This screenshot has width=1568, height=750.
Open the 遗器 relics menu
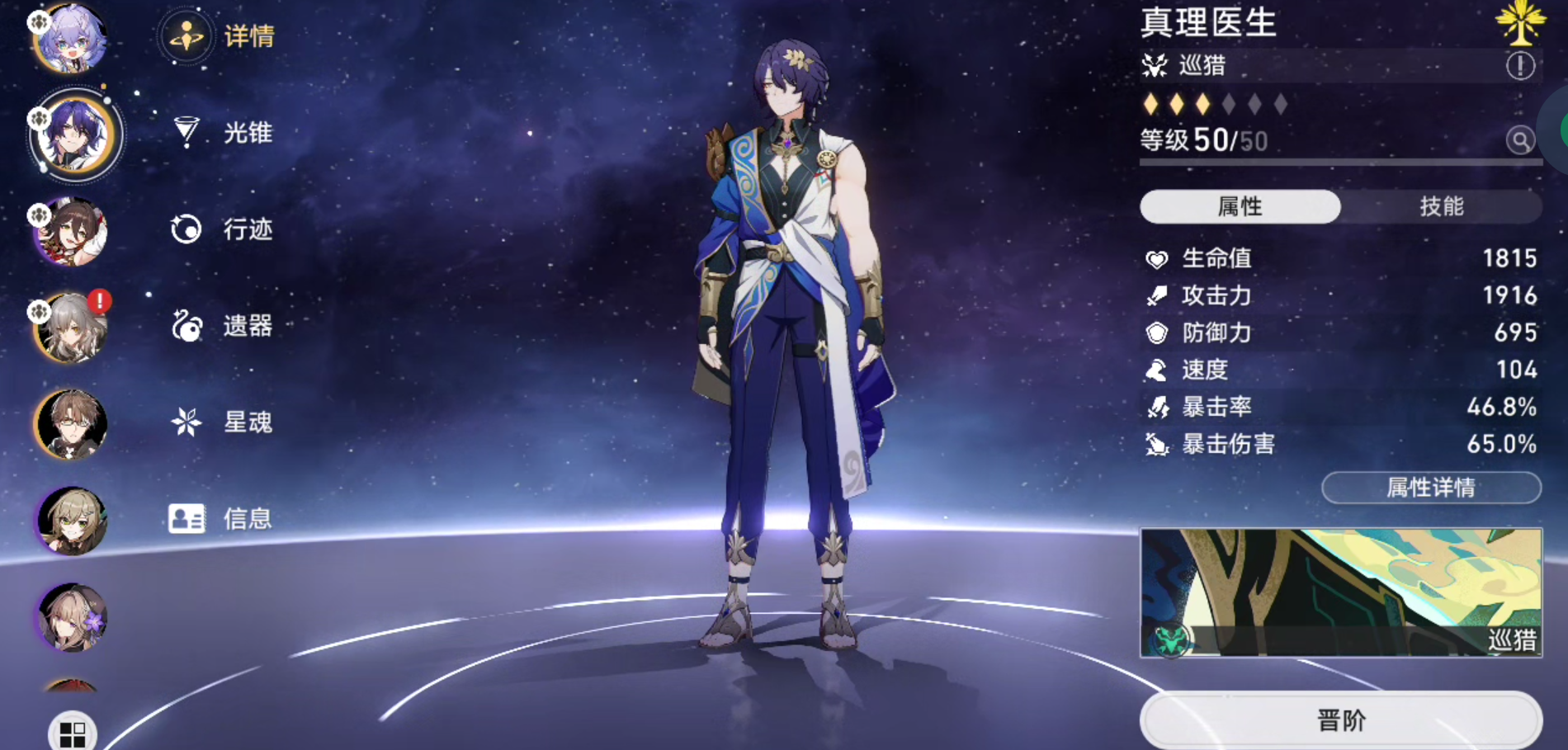pyautogui.click(x=223, y=326)
